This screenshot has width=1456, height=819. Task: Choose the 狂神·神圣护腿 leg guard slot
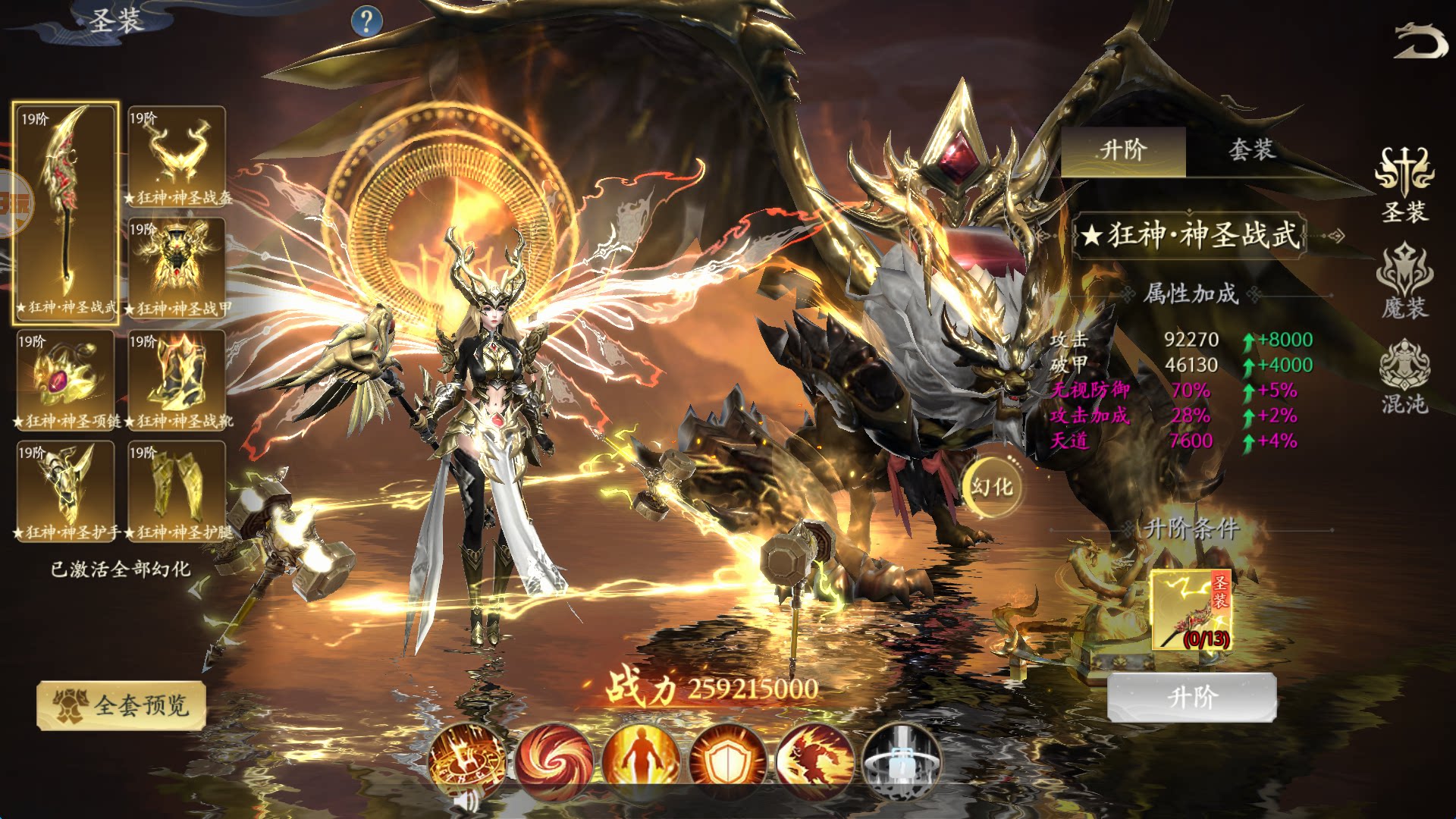coord(177,491)
